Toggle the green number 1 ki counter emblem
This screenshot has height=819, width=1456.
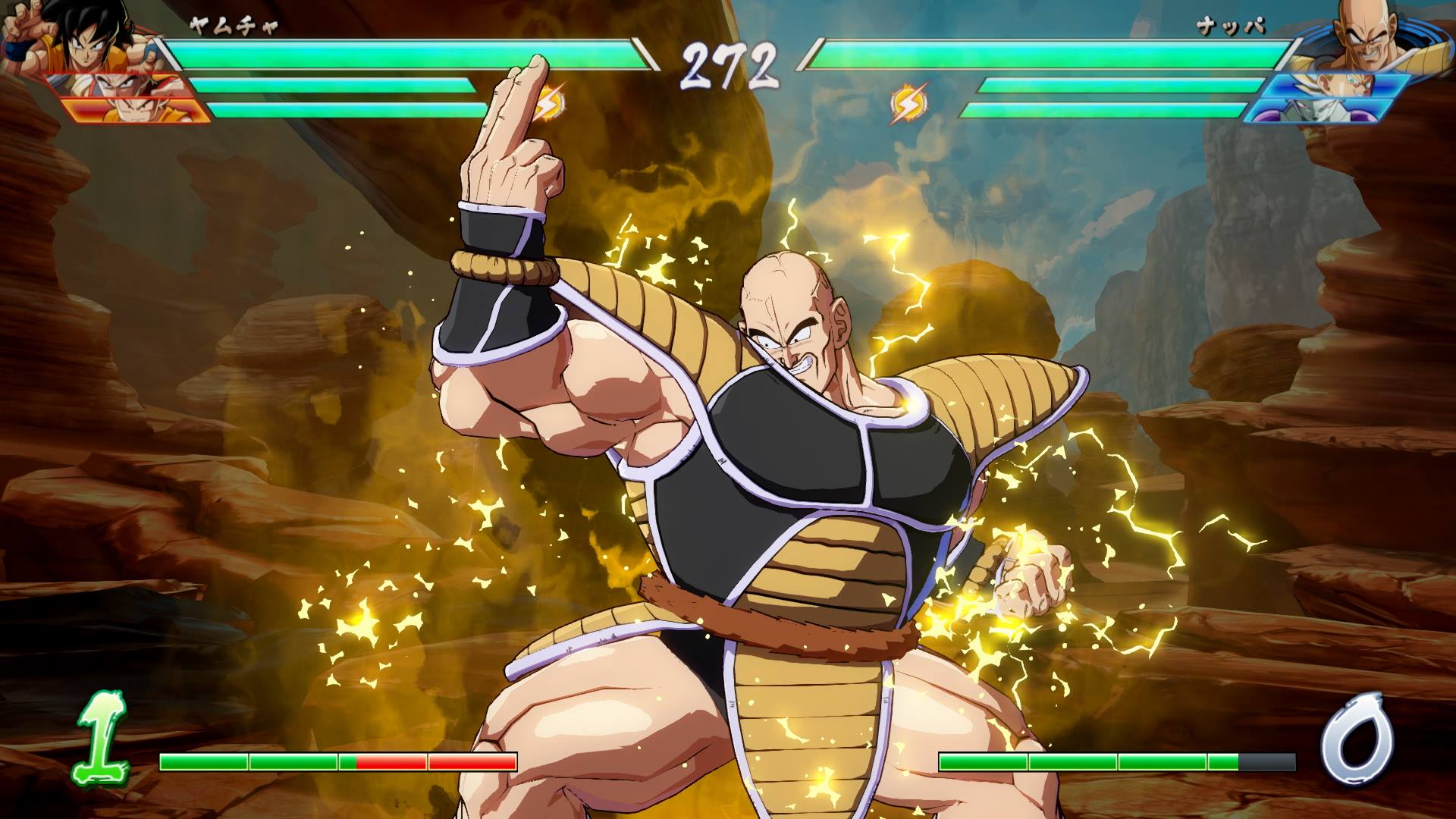pos(104,737)
